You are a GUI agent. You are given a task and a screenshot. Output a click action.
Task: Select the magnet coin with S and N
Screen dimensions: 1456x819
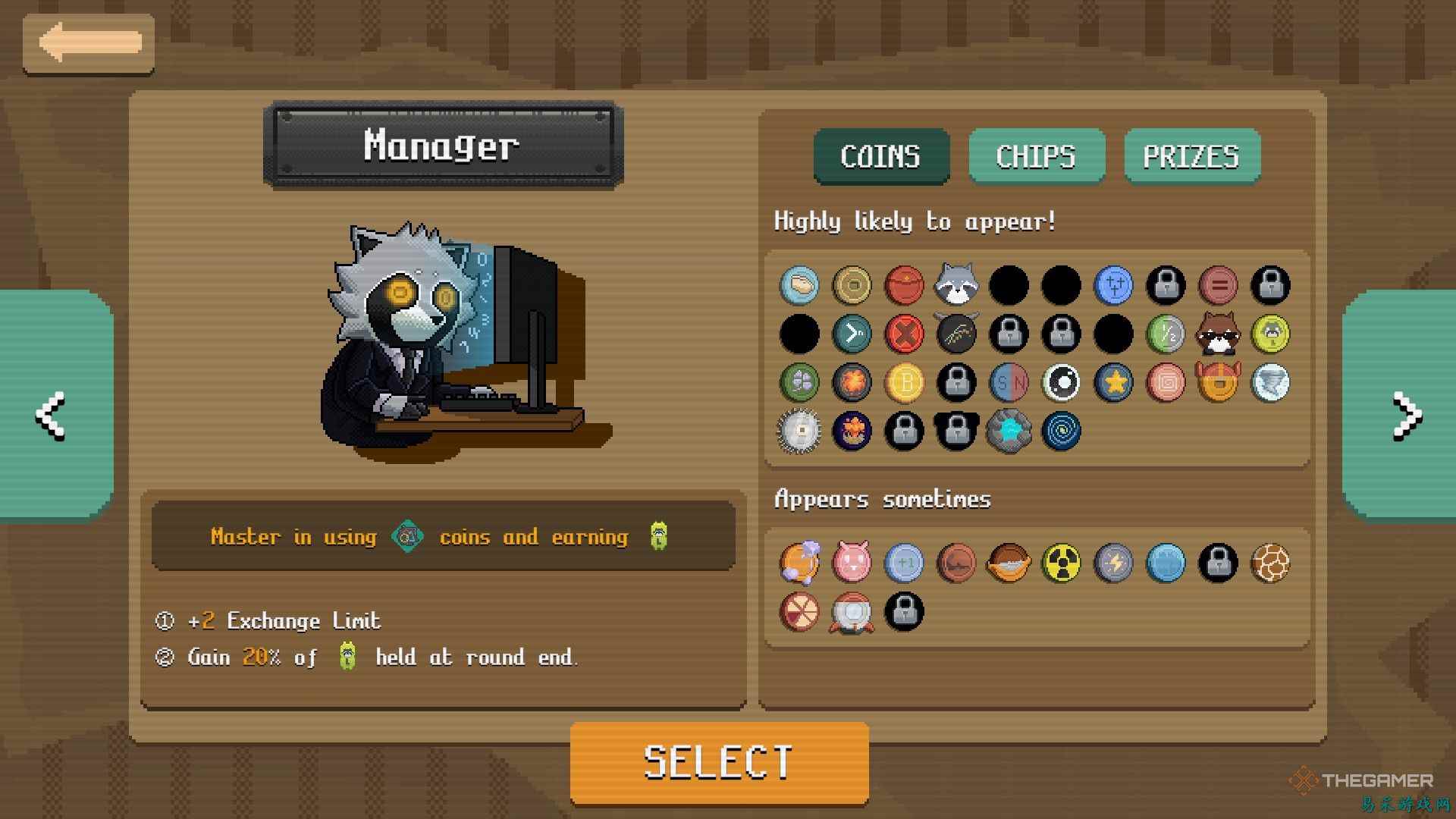(x=1009, y=383)
